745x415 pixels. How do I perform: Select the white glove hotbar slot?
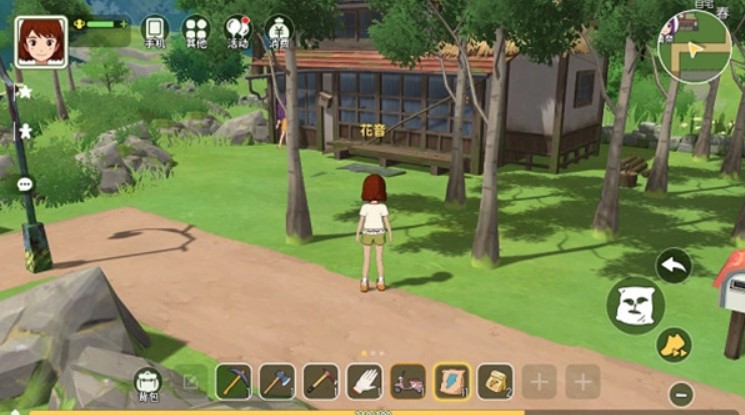[x=365, y=381]
